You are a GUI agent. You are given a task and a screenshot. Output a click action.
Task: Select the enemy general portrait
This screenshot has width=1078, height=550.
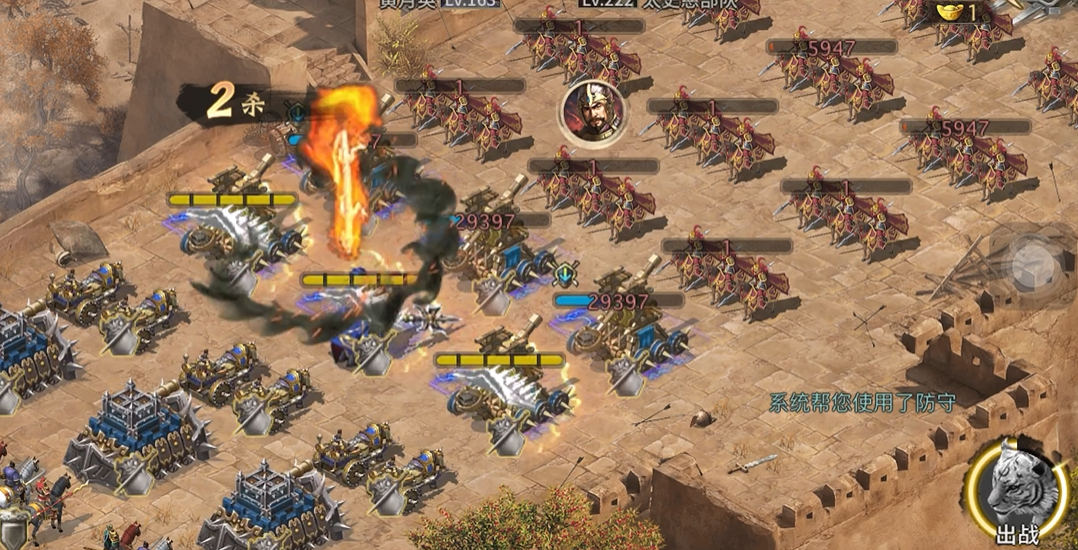(x=592, y=109)
